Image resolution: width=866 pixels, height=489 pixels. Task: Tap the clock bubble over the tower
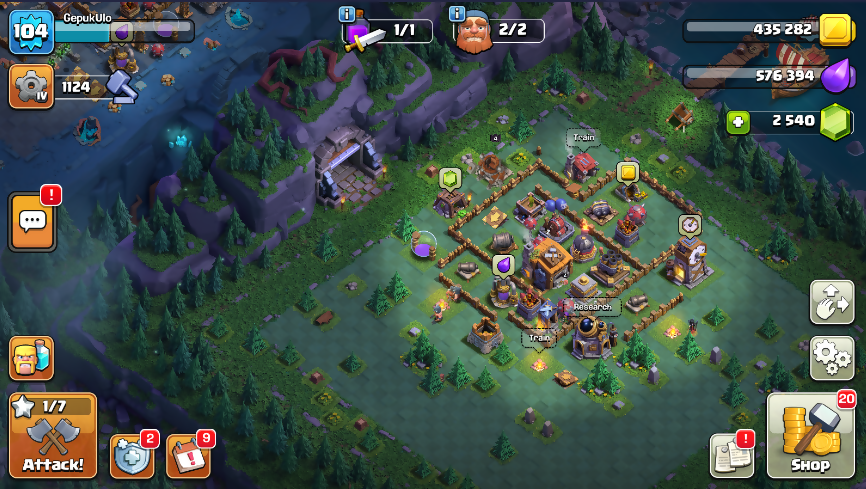coord(689,225)
